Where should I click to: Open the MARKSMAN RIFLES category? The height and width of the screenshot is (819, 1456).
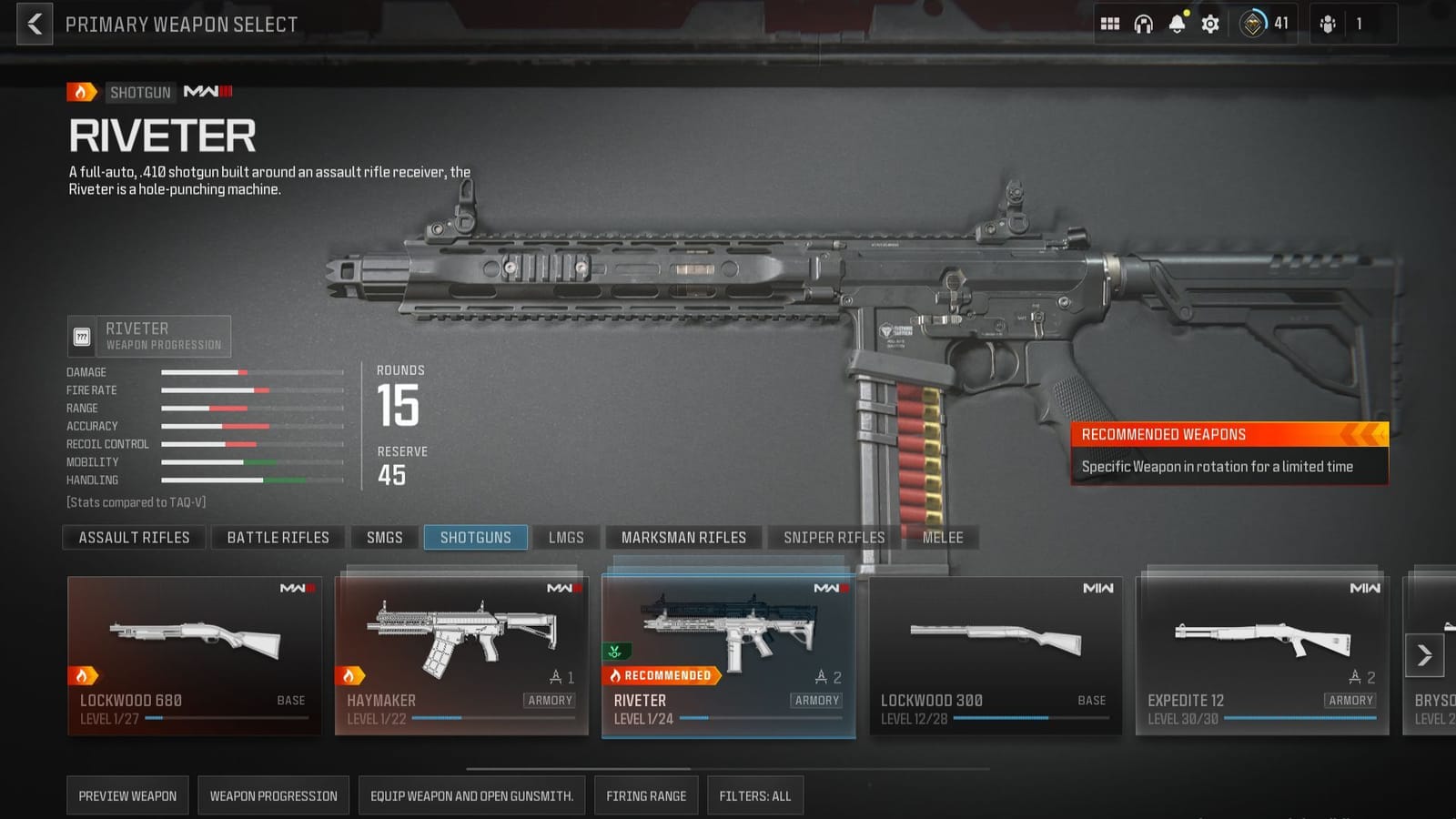pos(683,537)
